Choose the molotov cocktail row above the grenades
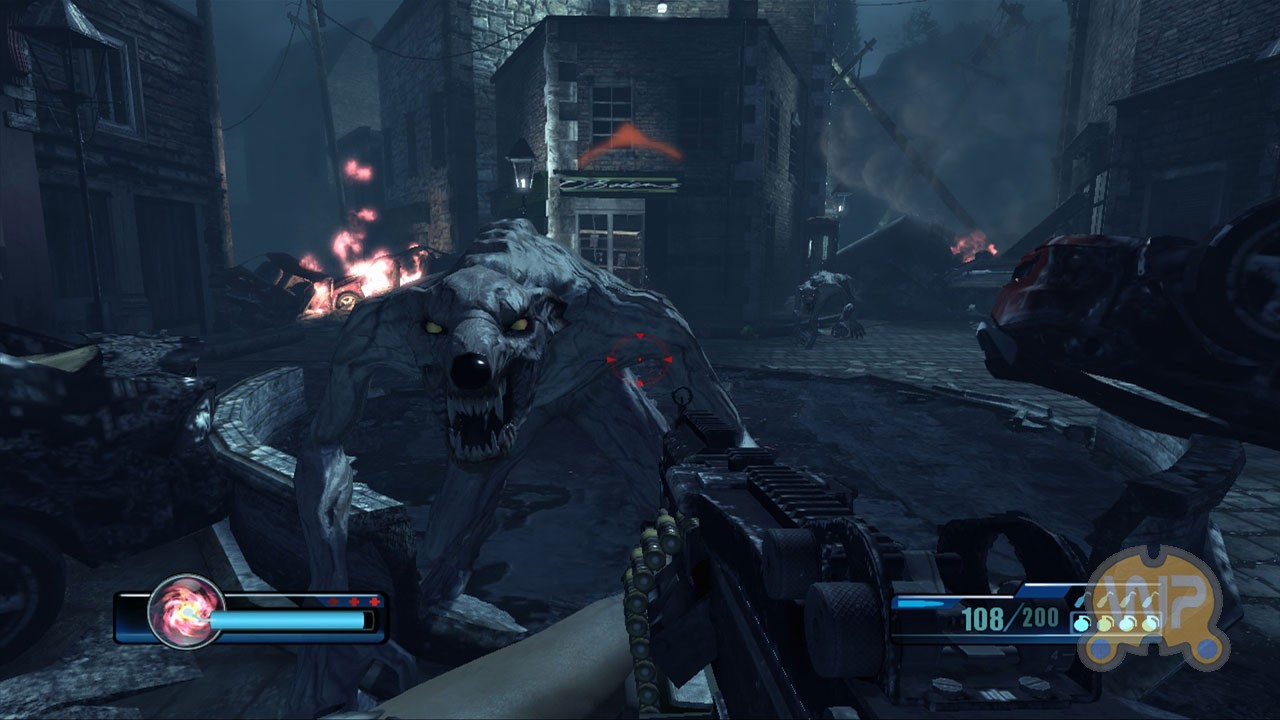Image resolution: width=1280 pixels, height=720 pixels. click(x=1115, y=600)
